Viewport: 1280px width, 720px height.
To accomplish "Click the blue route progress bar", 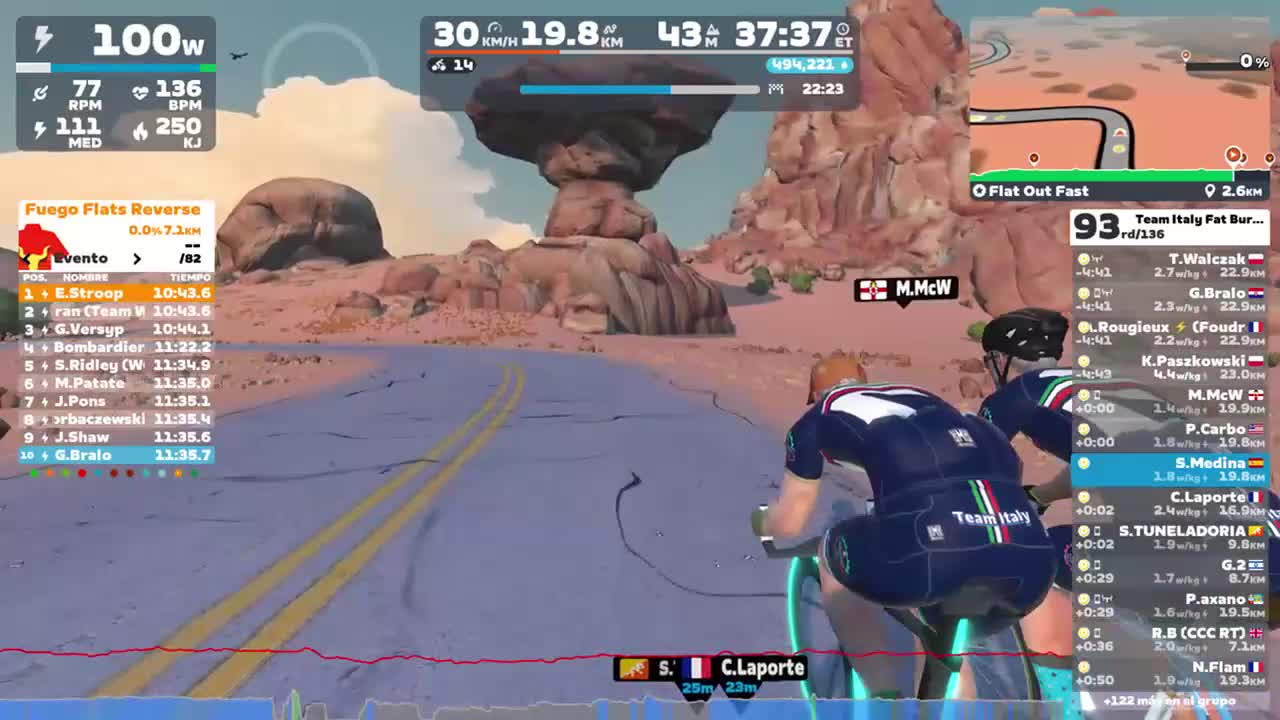I will tap(595, 89).
